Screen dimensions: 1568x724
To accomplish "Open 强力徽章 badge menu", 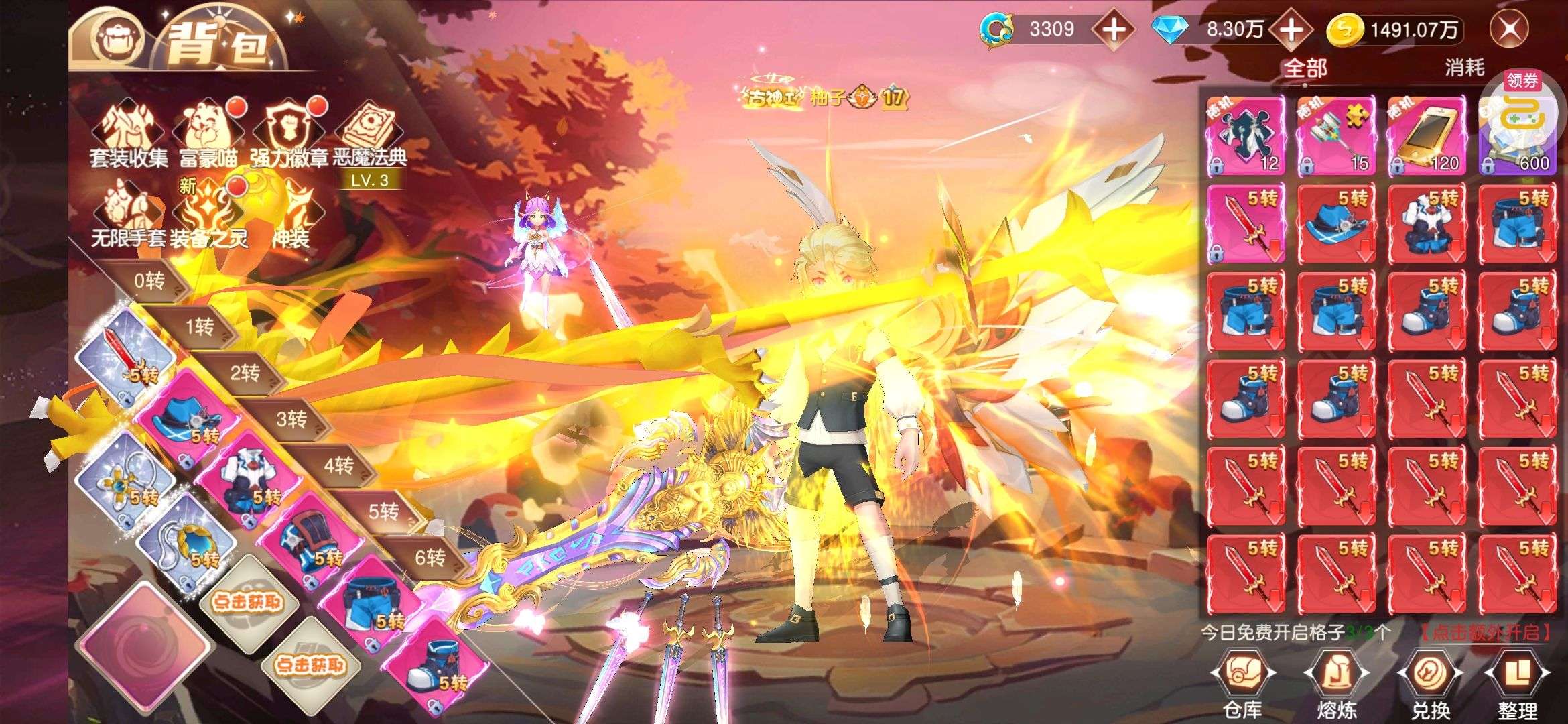I will pos(289,134).
